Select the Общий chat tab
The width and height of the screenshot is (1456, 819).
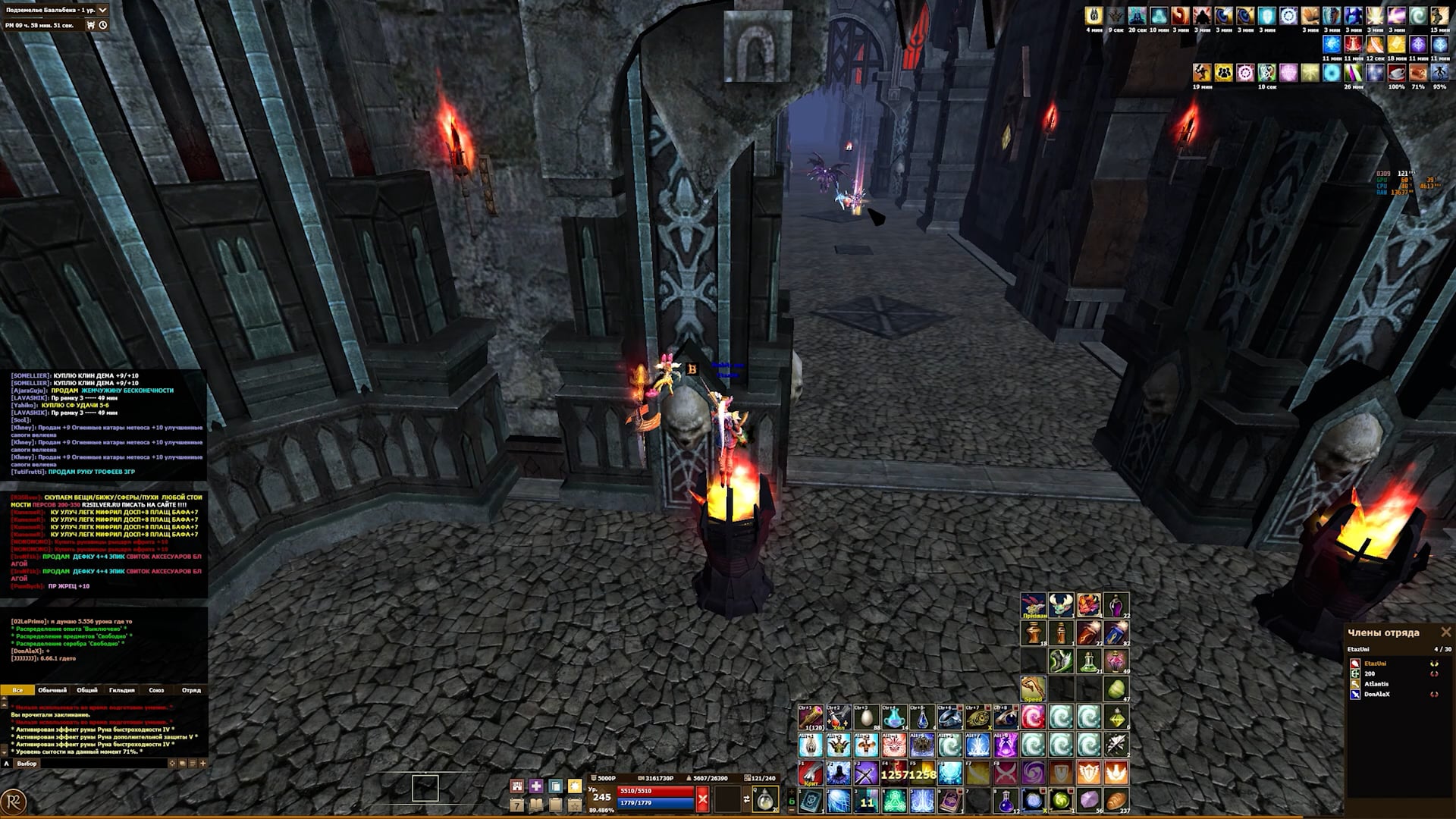coord(87,690)
